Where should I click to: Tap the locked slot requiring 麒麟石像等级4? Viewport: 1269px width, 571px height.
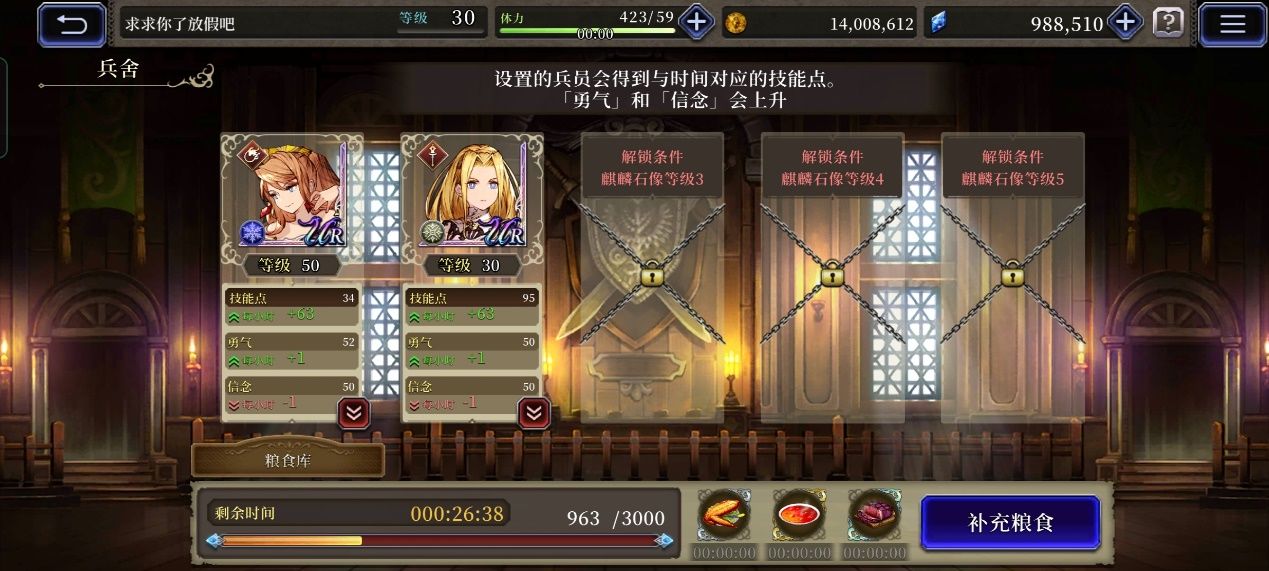832,275
